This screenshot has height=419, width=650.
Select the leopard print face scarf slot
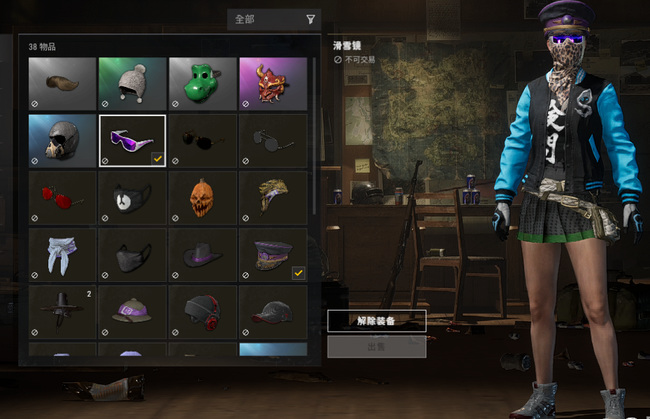pyautogui.click(x=272, y=198)
